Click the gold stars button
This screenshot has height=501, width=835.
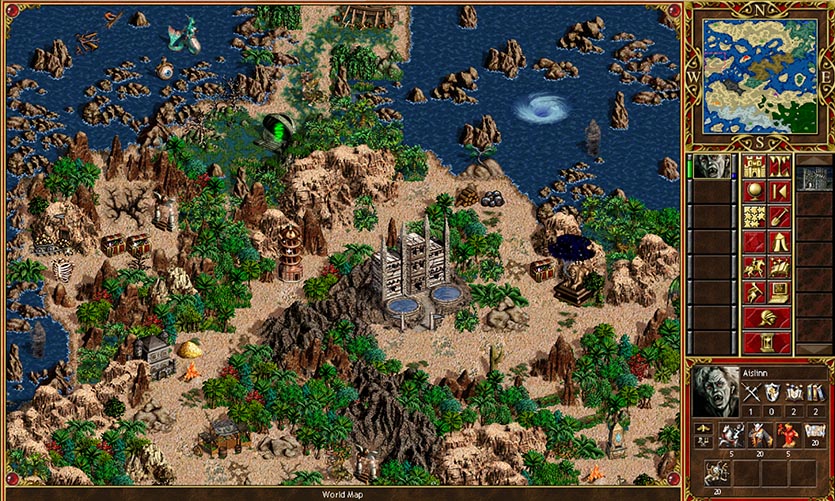coord(753,216)
